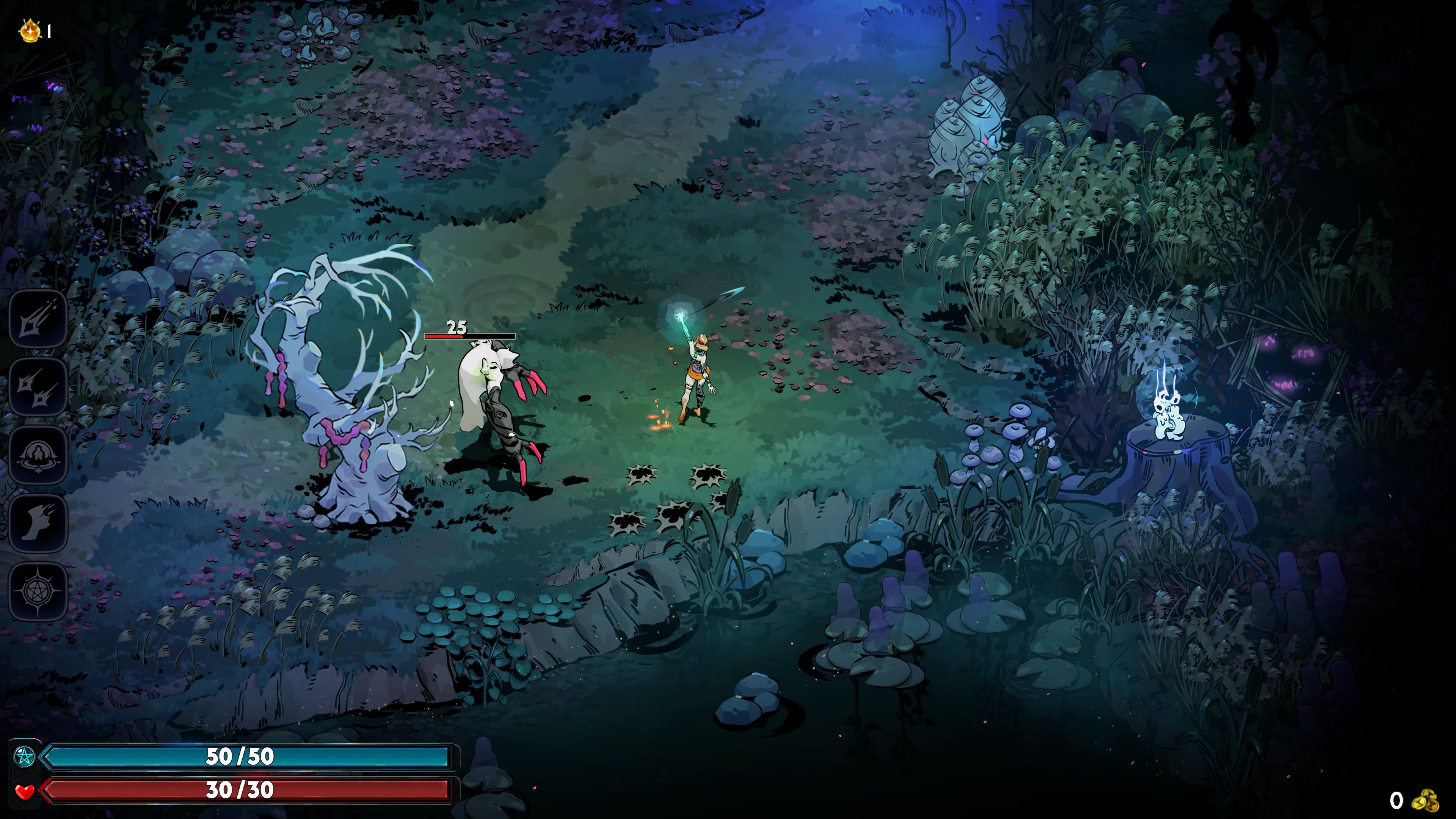The image size is (1456, 819).
Task: Choose the Cast circle ability slot
Action: pos(37,455)
